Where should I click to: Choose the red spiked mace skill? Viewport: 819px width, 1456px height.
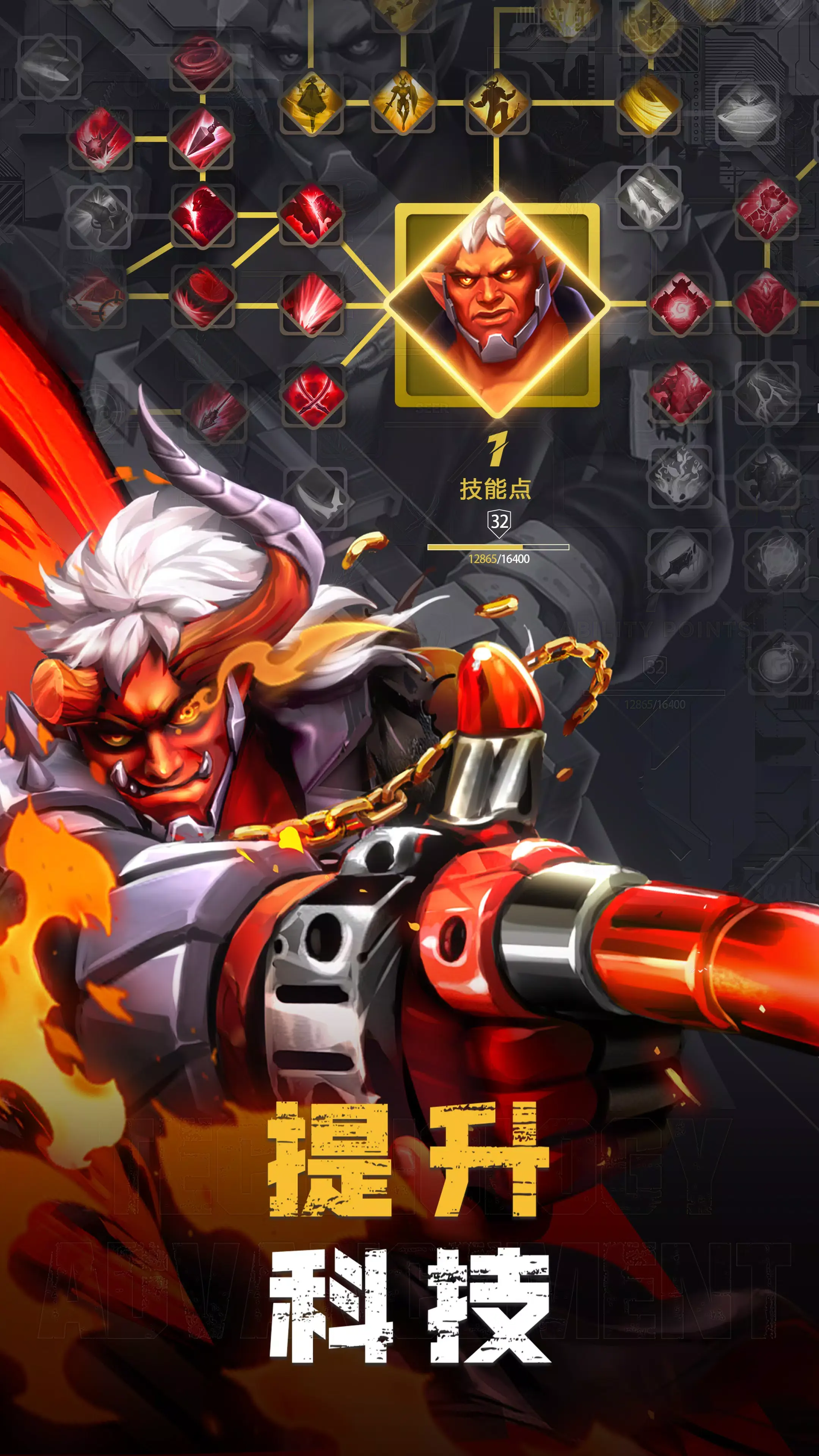pos(100,138)
